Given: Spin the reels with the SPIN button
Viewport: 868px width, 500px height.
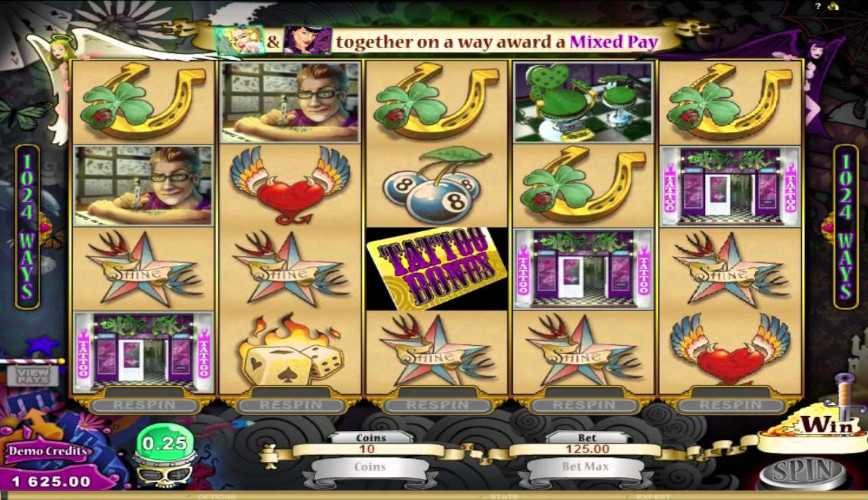Looking at the screenshot, I should point(805,470).
